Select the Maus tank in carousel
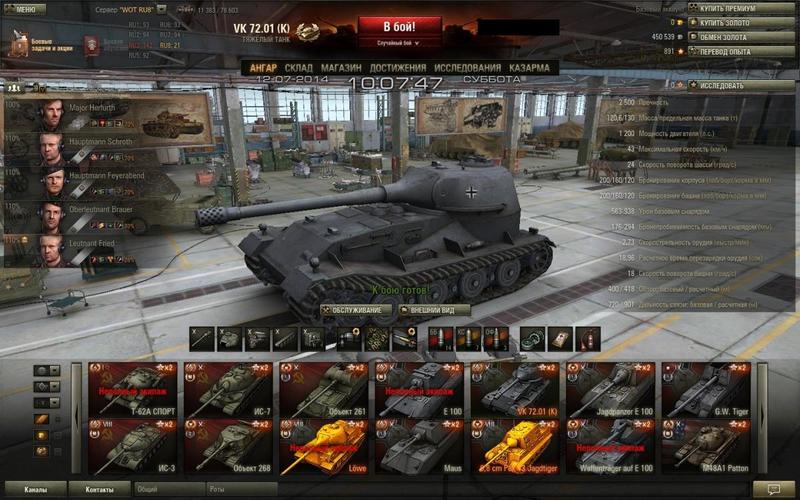800x500 pixels. [420, 447]
